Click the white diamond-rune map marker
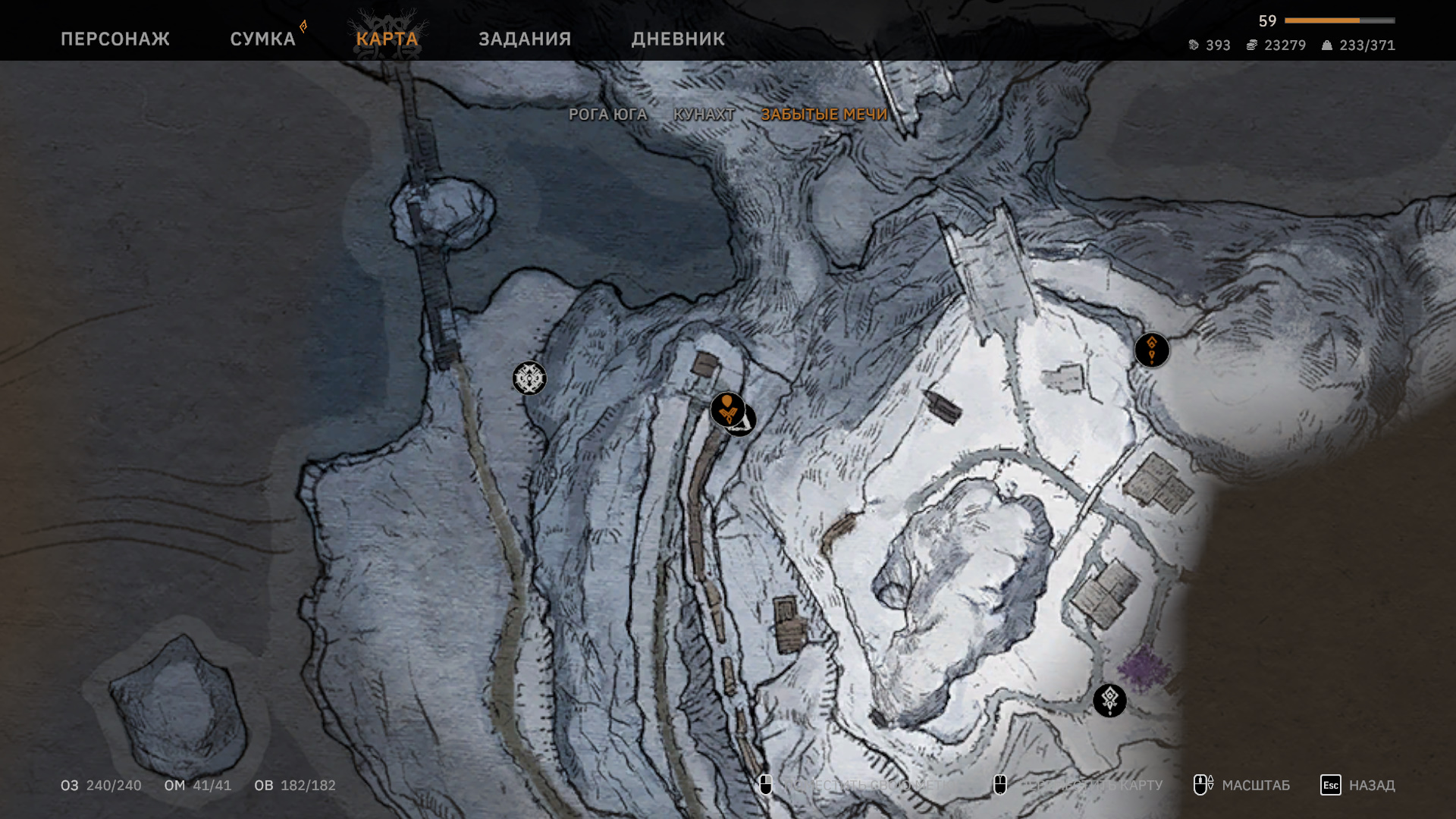 (x=1109, y=700)
